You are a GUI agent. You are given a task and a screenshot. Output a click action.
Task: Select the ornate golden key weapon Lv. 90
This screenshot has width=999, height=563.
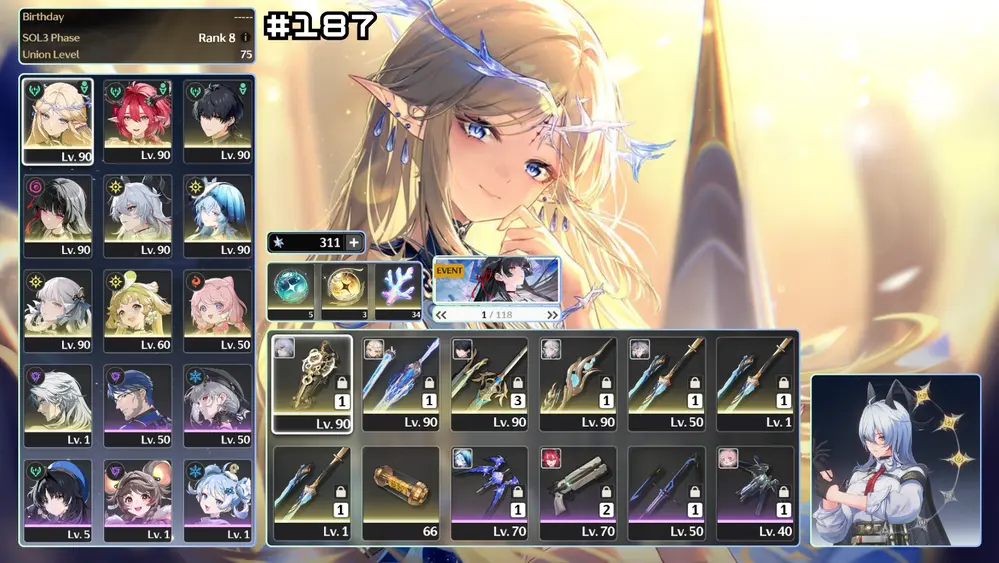[312, 383]
